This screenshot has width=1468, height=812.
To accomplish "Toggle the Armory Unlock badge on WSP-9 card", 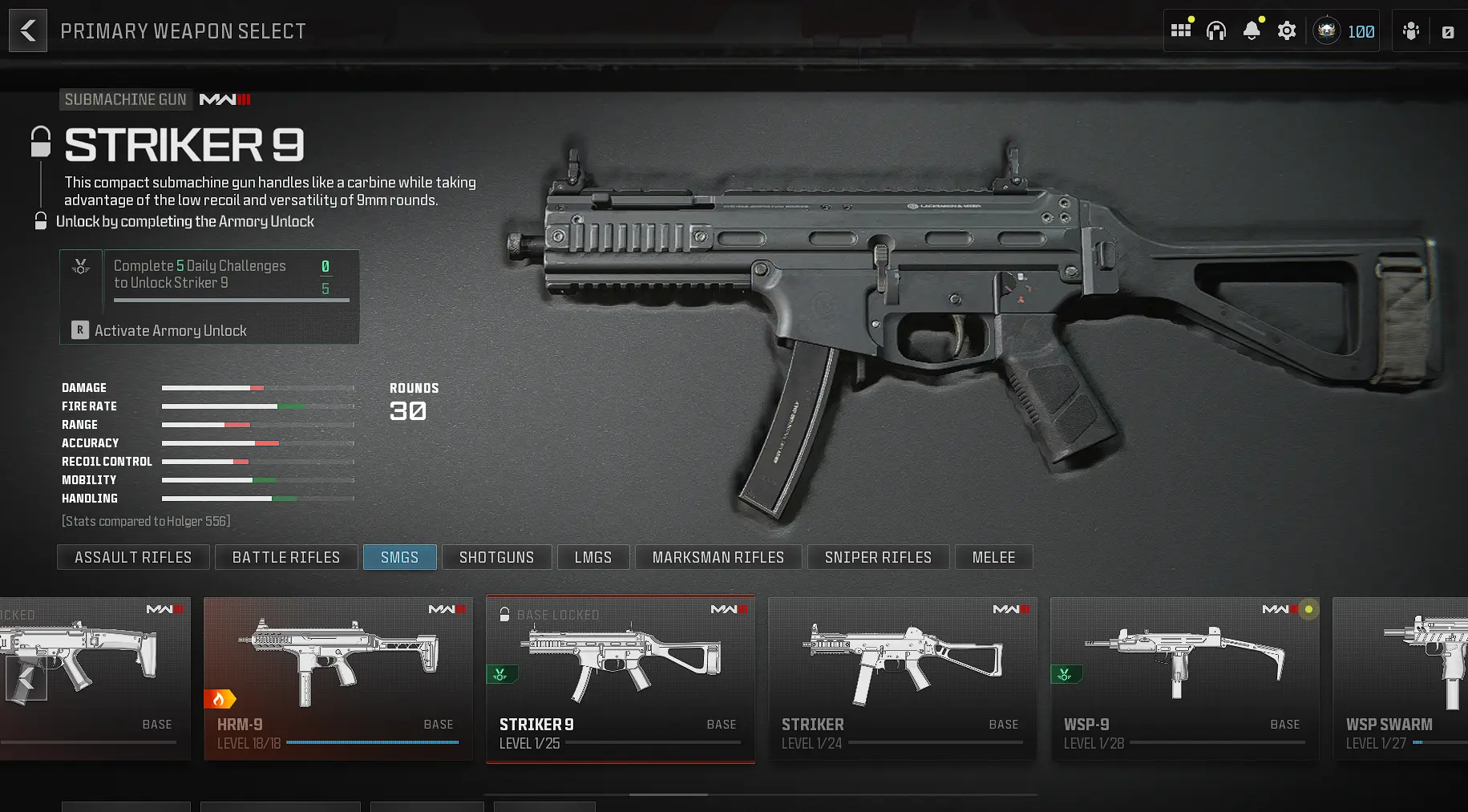I will coord(1065,674).
